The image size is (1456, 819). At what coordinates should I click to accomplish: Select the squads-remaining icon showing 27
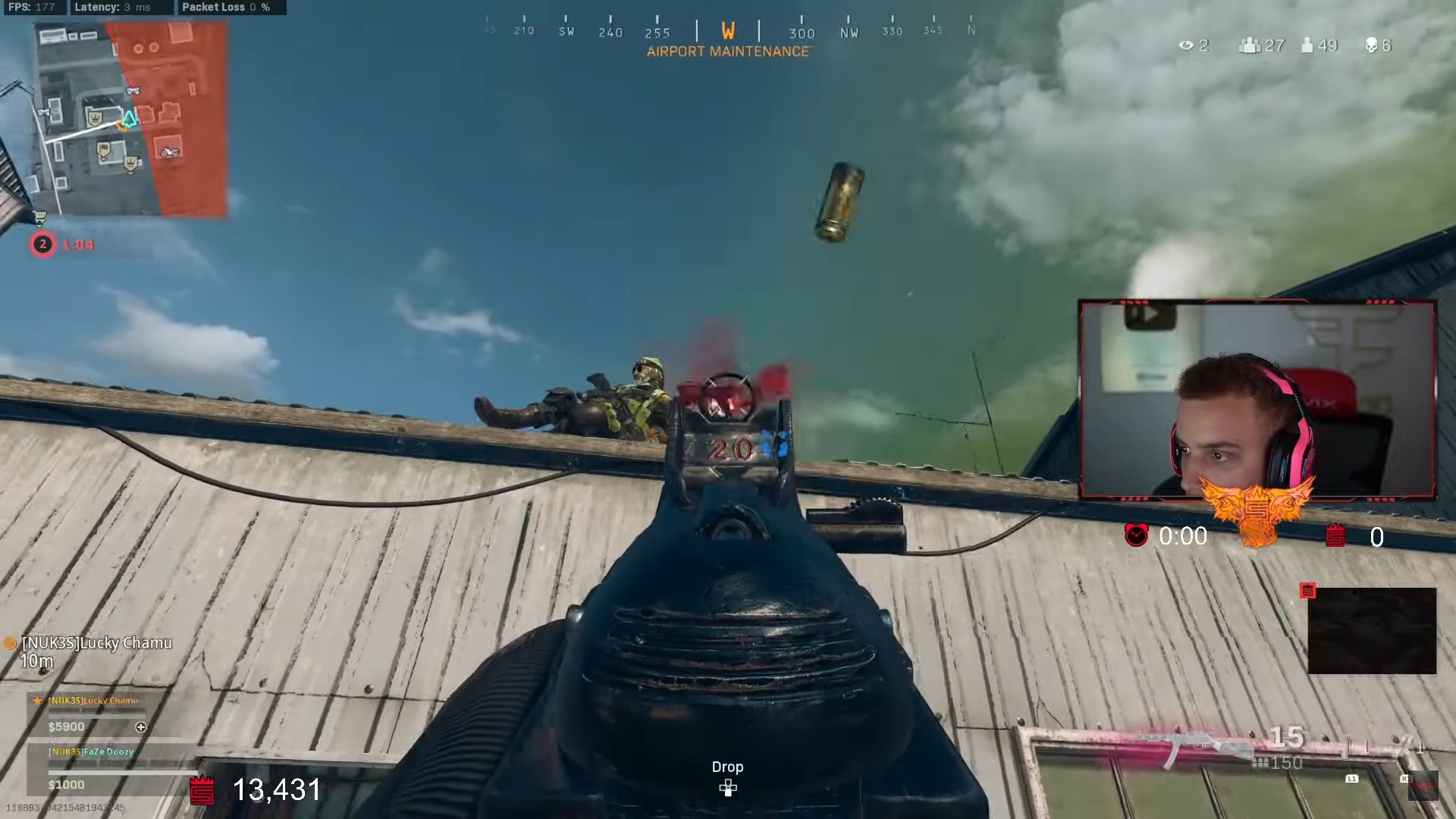[1248, 45]
